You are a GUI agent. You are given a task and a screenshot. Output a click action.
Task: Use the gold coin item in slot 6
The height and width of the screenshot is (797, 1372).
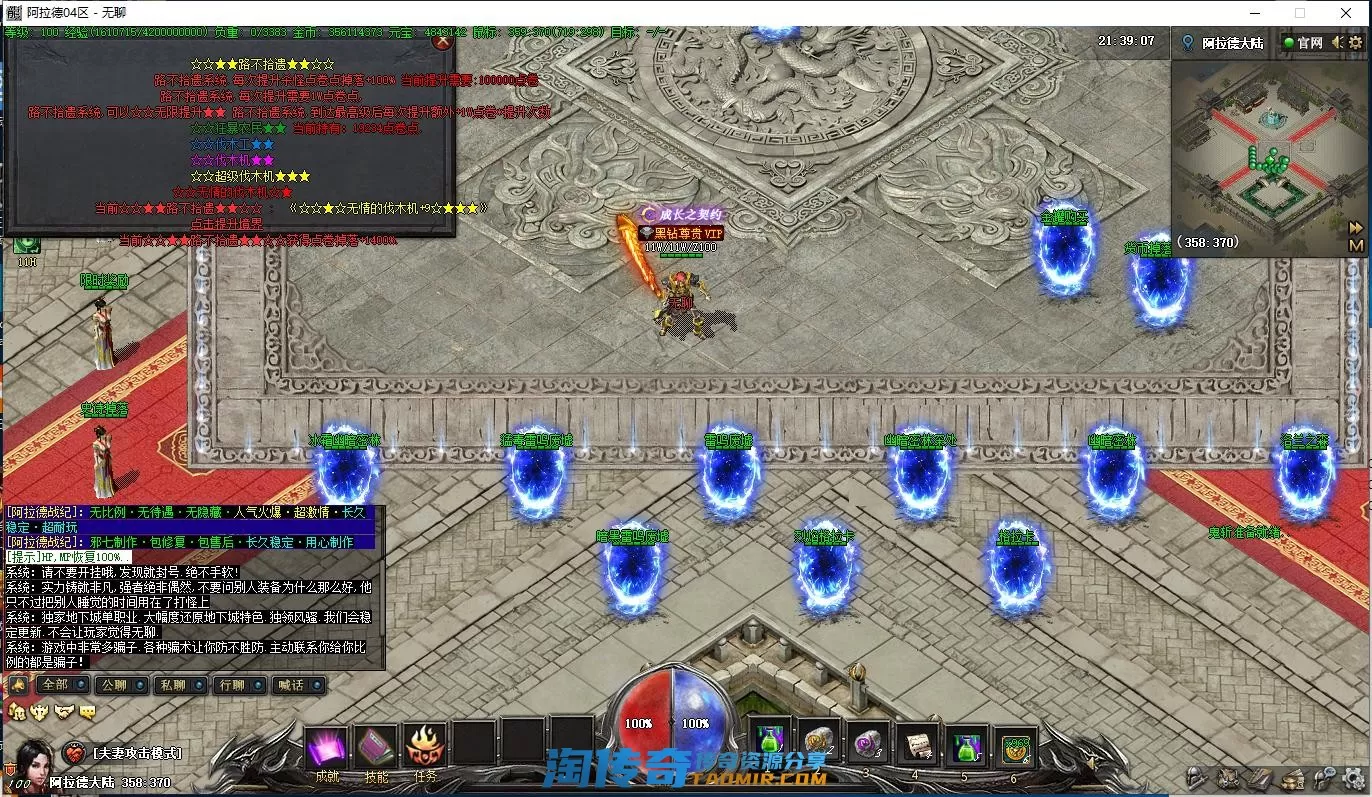(1015, 744)
